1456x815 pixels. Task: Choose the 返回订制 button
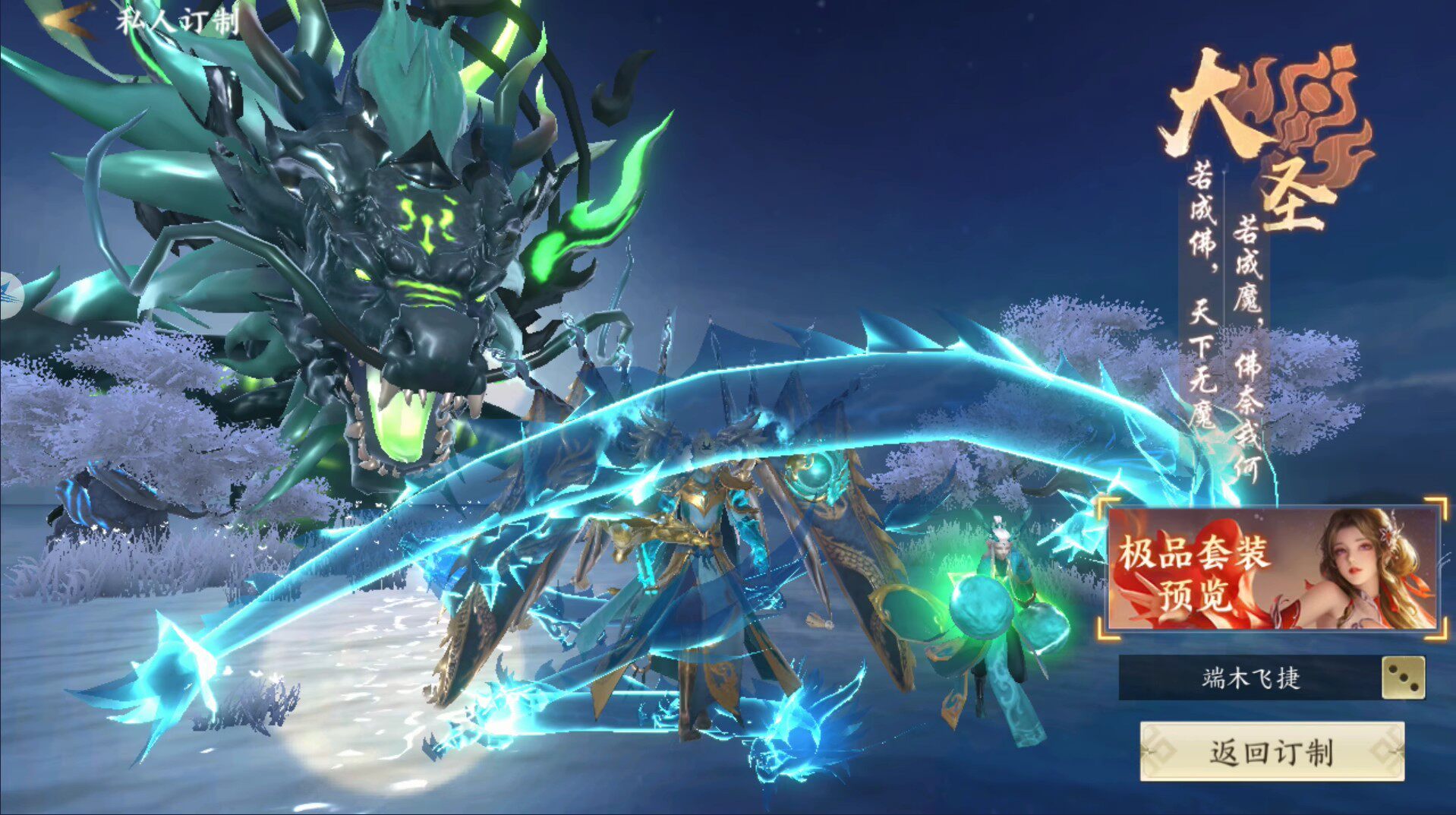click(1272, 751)
